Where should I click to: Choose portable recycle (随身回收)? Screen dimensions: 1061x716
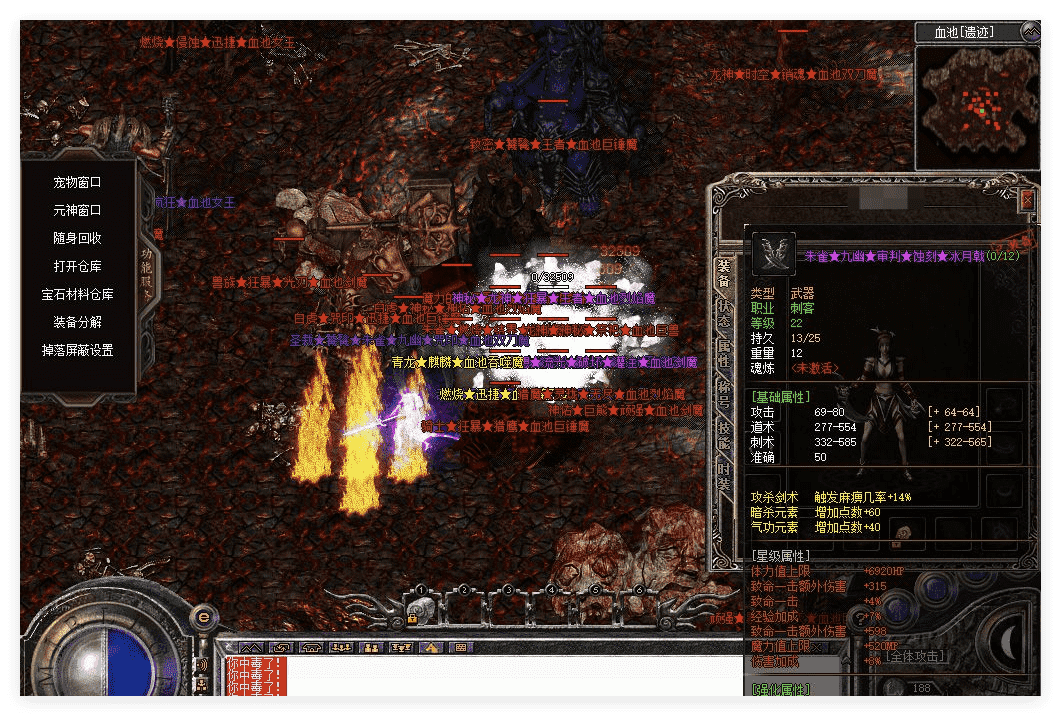click(77, 239)
